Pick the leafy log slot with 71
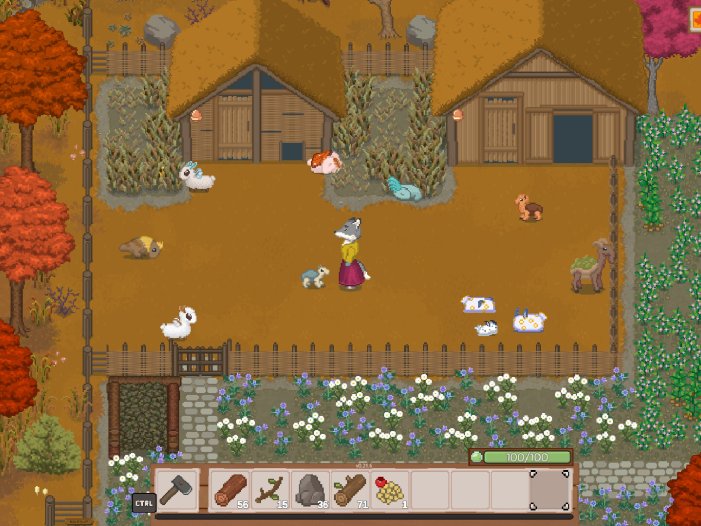The height and width of the screenshot is (526, 701). click(x=350, y=490)
